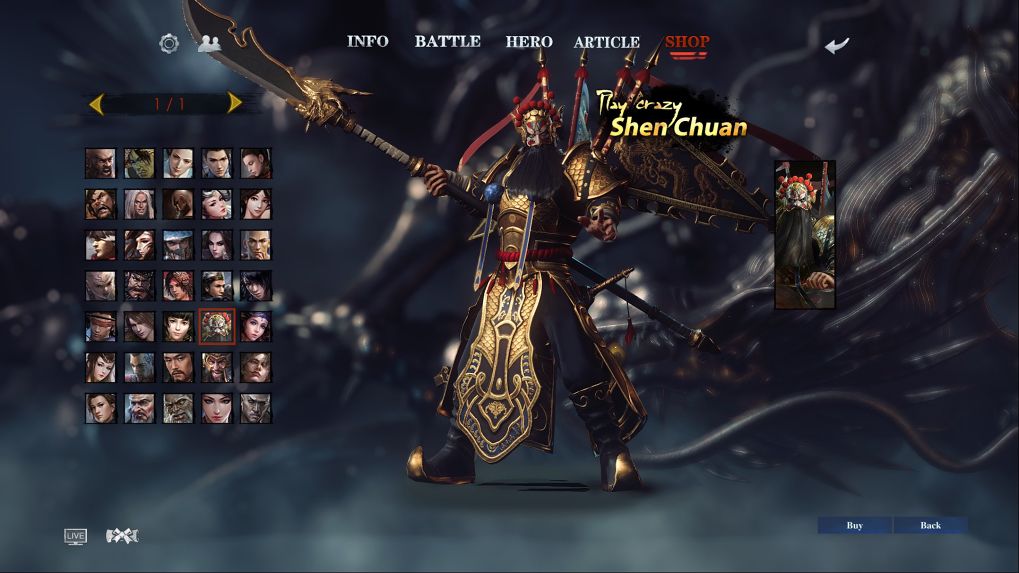Select the SHOP tab
This screenshot has width=1019, height=573.
(x=687, y=42)
